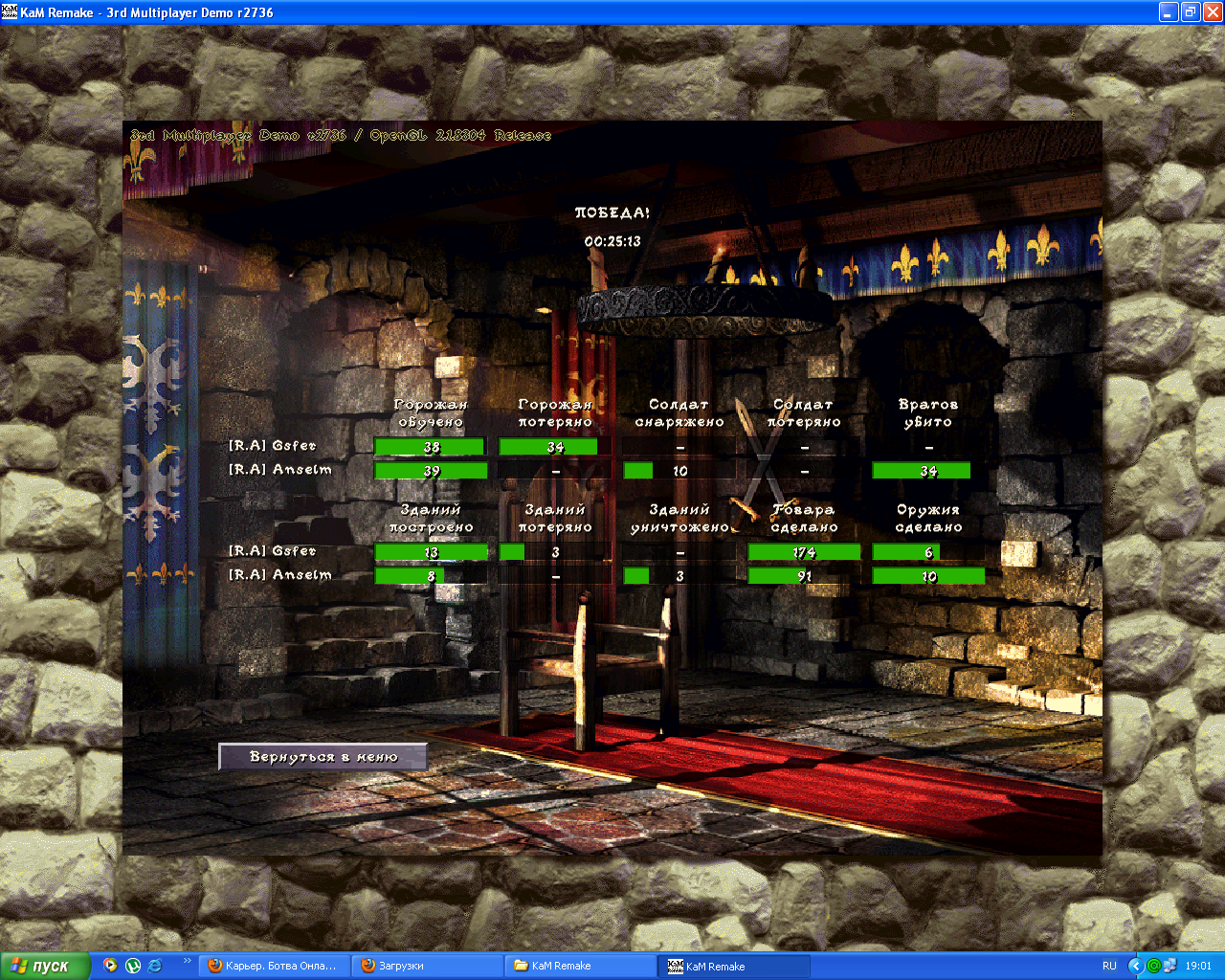Image resolution: width=1225 pixels, height=980 pixels.
Task: Minimize the KaM Remake window
Action: (x=1168, y=12)
